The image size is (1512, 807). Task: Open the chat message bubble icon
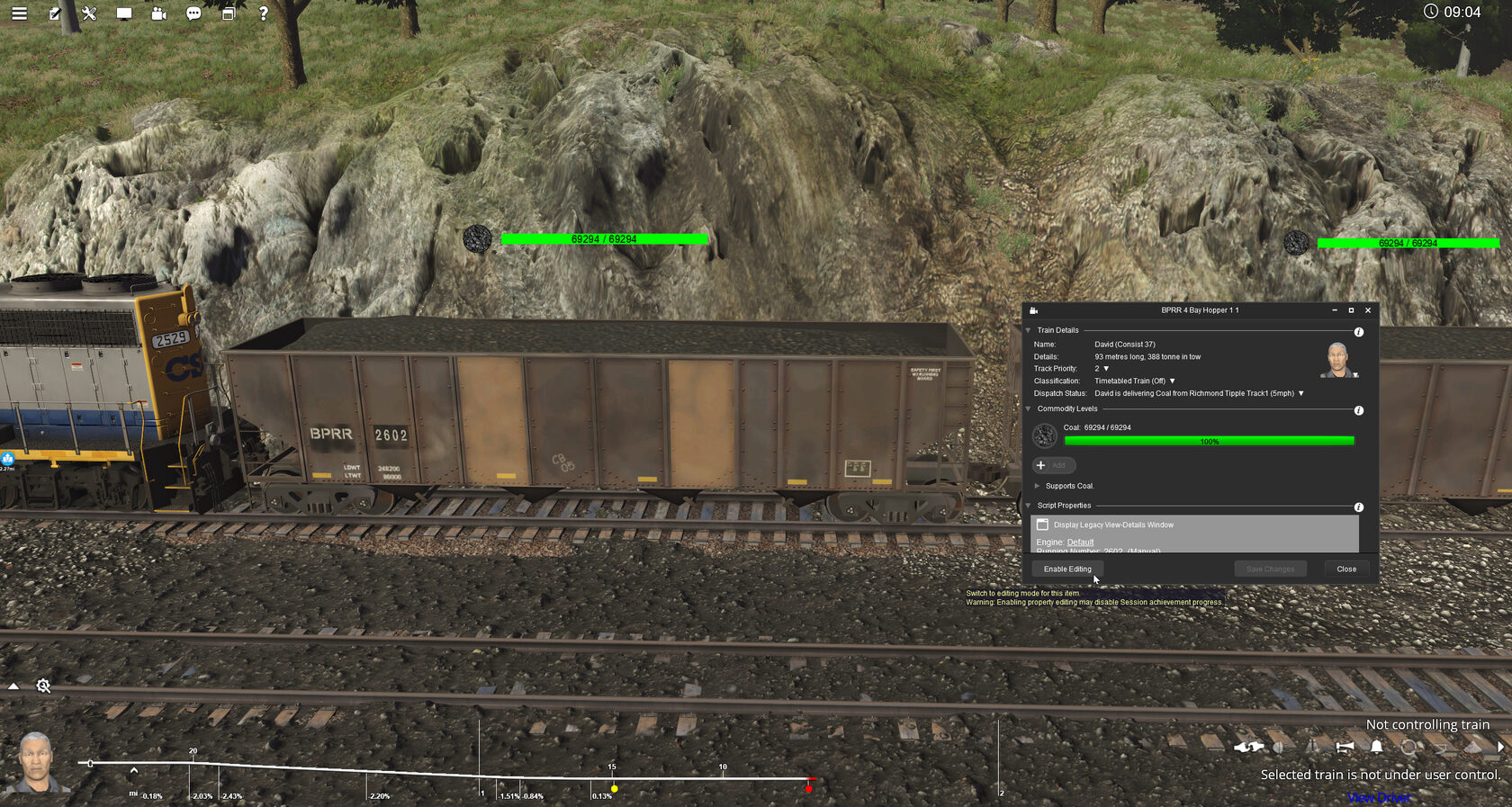pos(192,13)
